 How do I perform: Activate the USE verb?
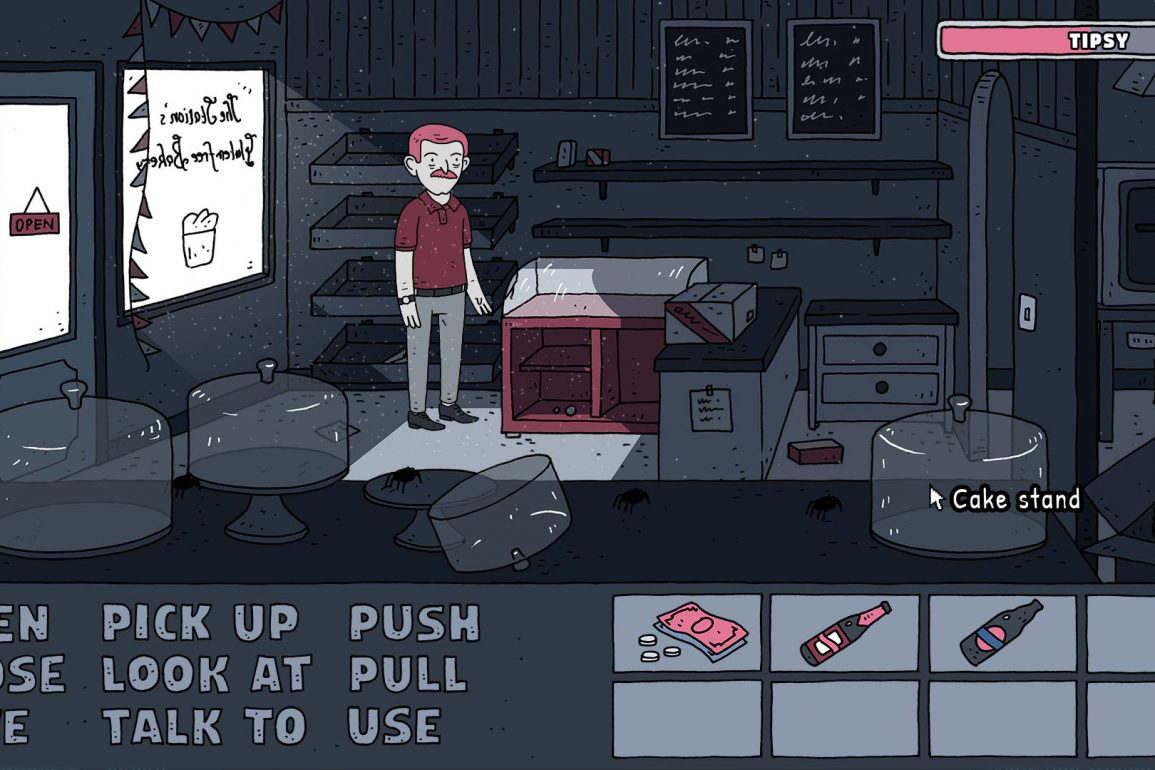coord(394,726)
